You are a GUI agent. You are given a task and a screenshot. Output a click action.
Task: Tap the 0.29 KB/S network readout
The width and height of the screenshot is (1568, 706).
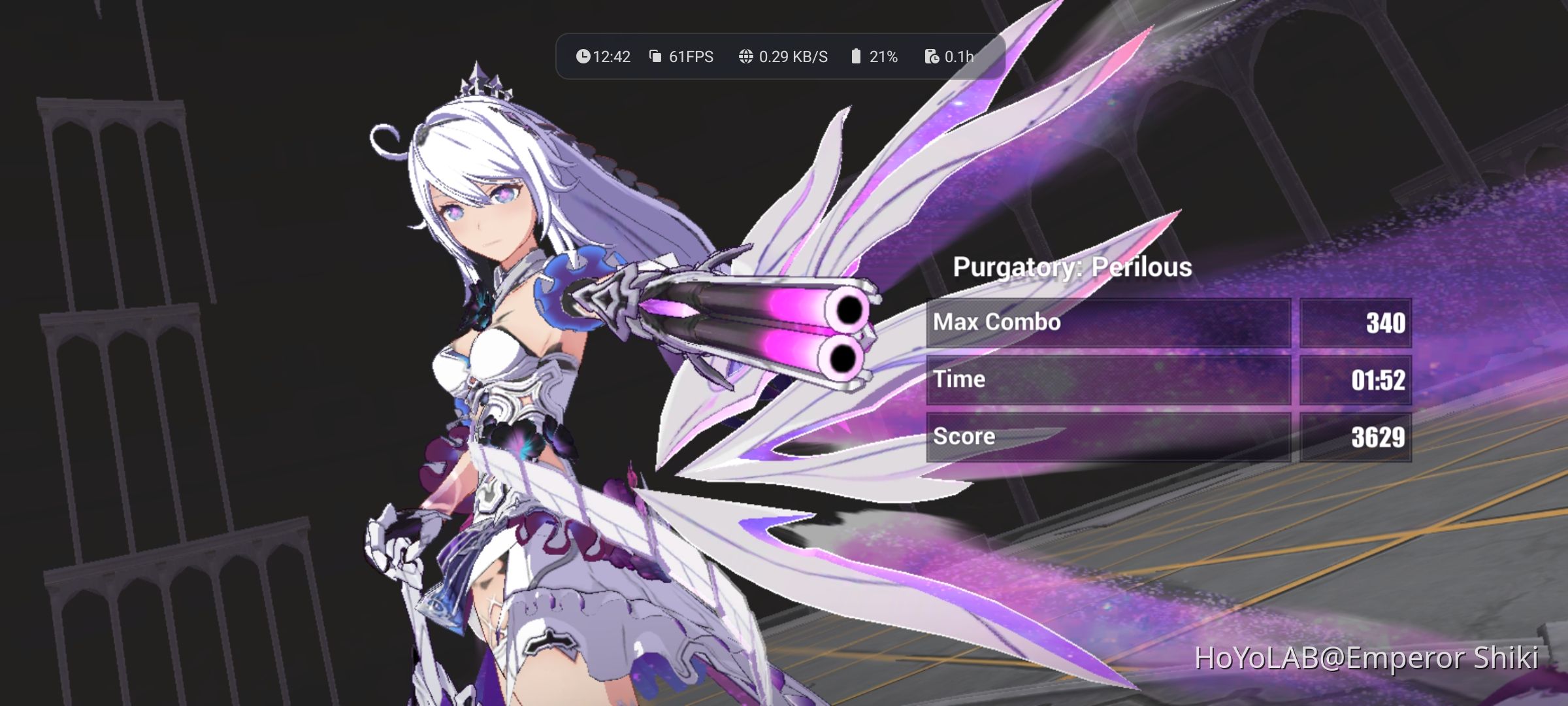(794, 56)
